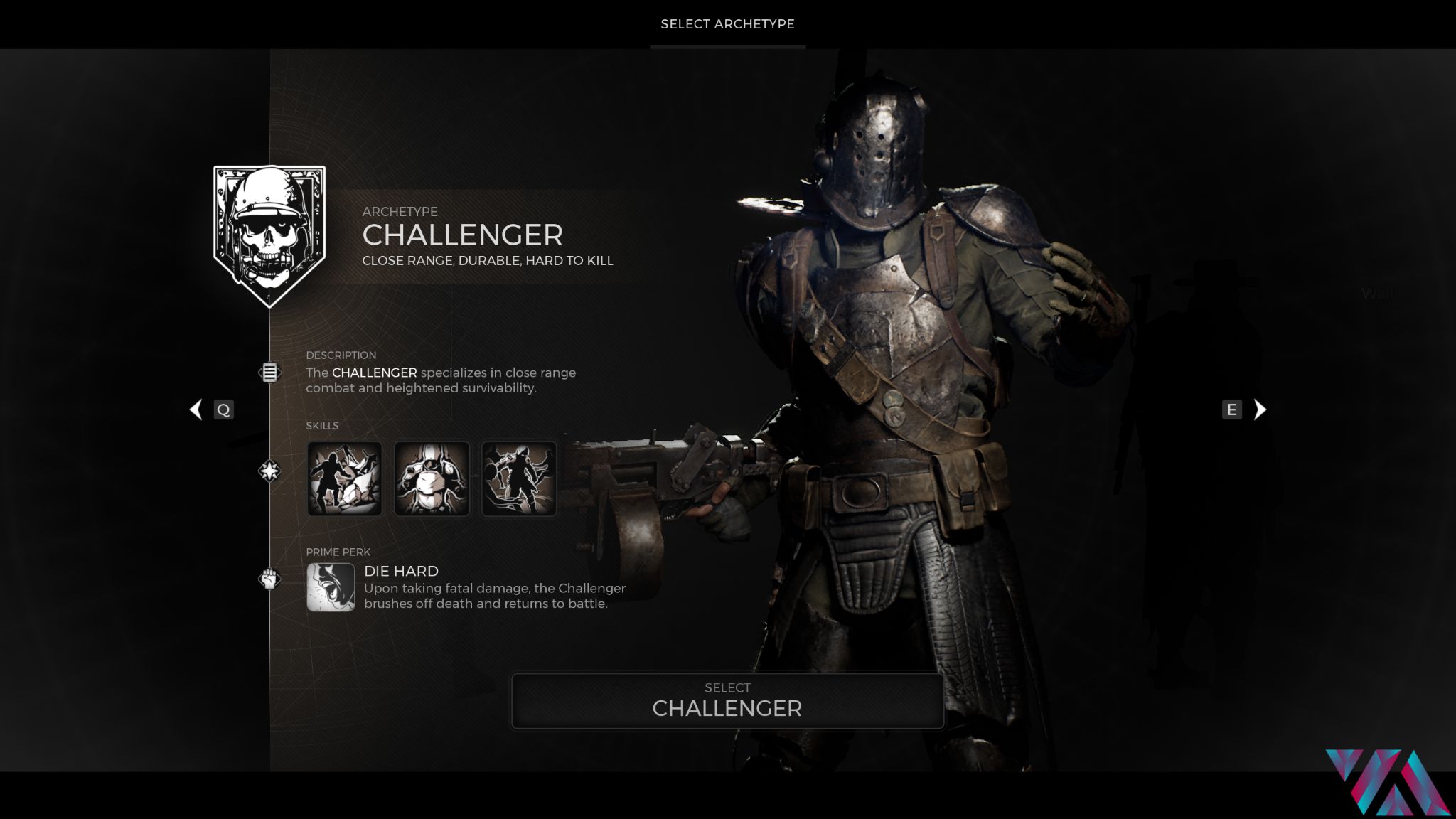Go to the previous archetype with left arrow

pos(196,409)
